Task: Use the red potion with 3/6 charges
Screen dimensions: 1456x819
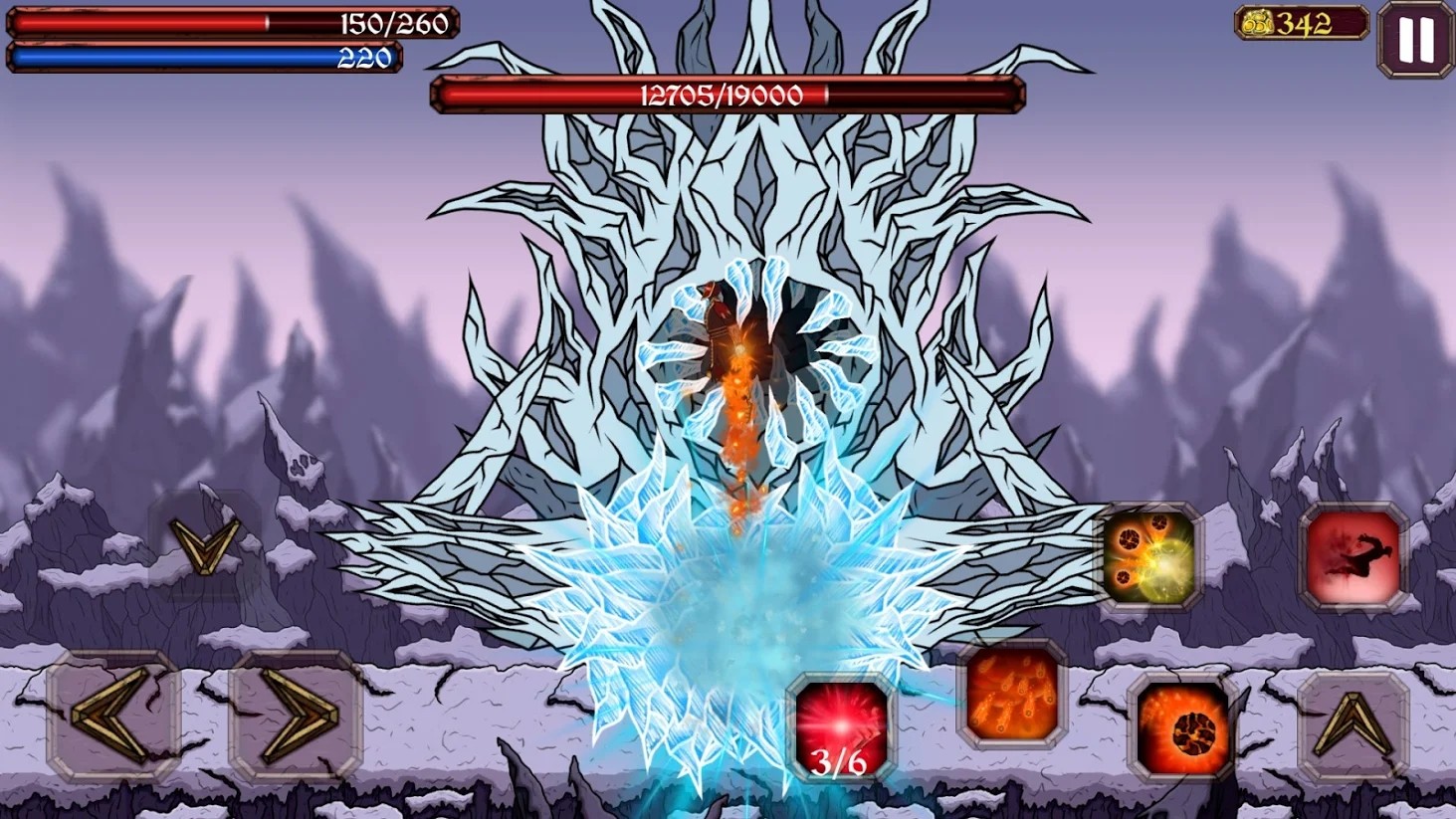Action: click(840, 727)
